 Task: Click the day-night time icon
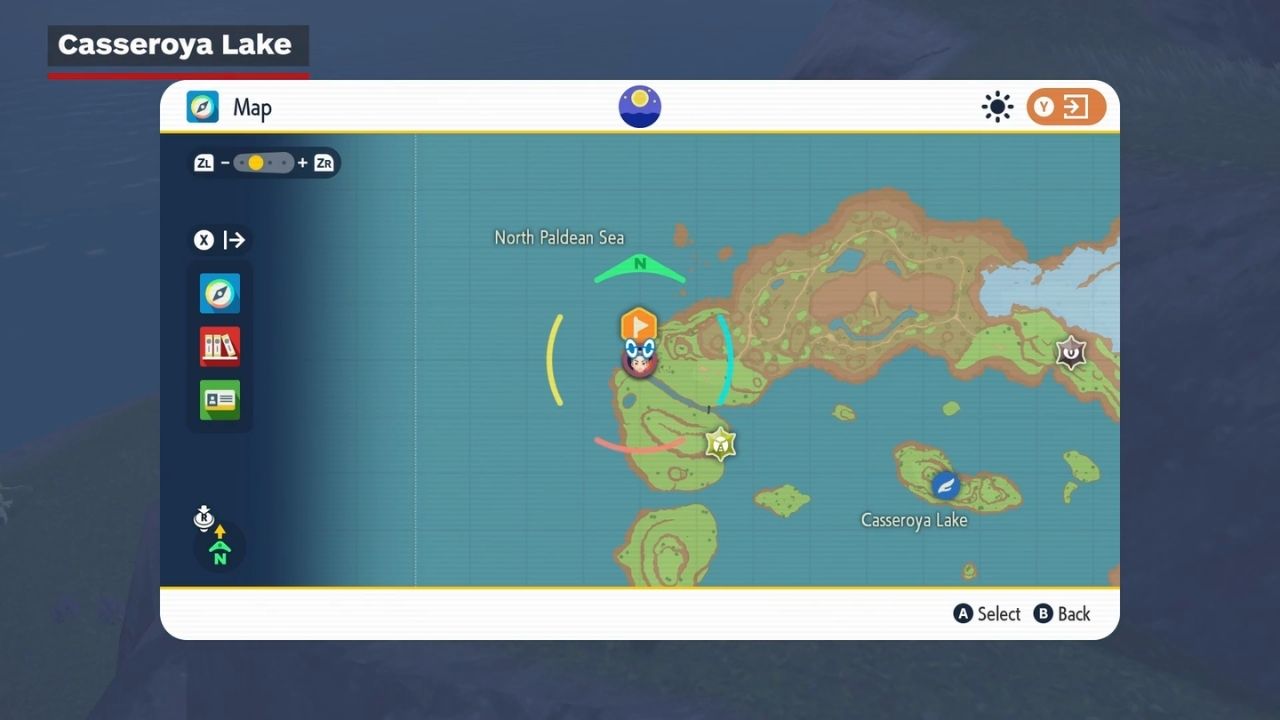[640, 107]
